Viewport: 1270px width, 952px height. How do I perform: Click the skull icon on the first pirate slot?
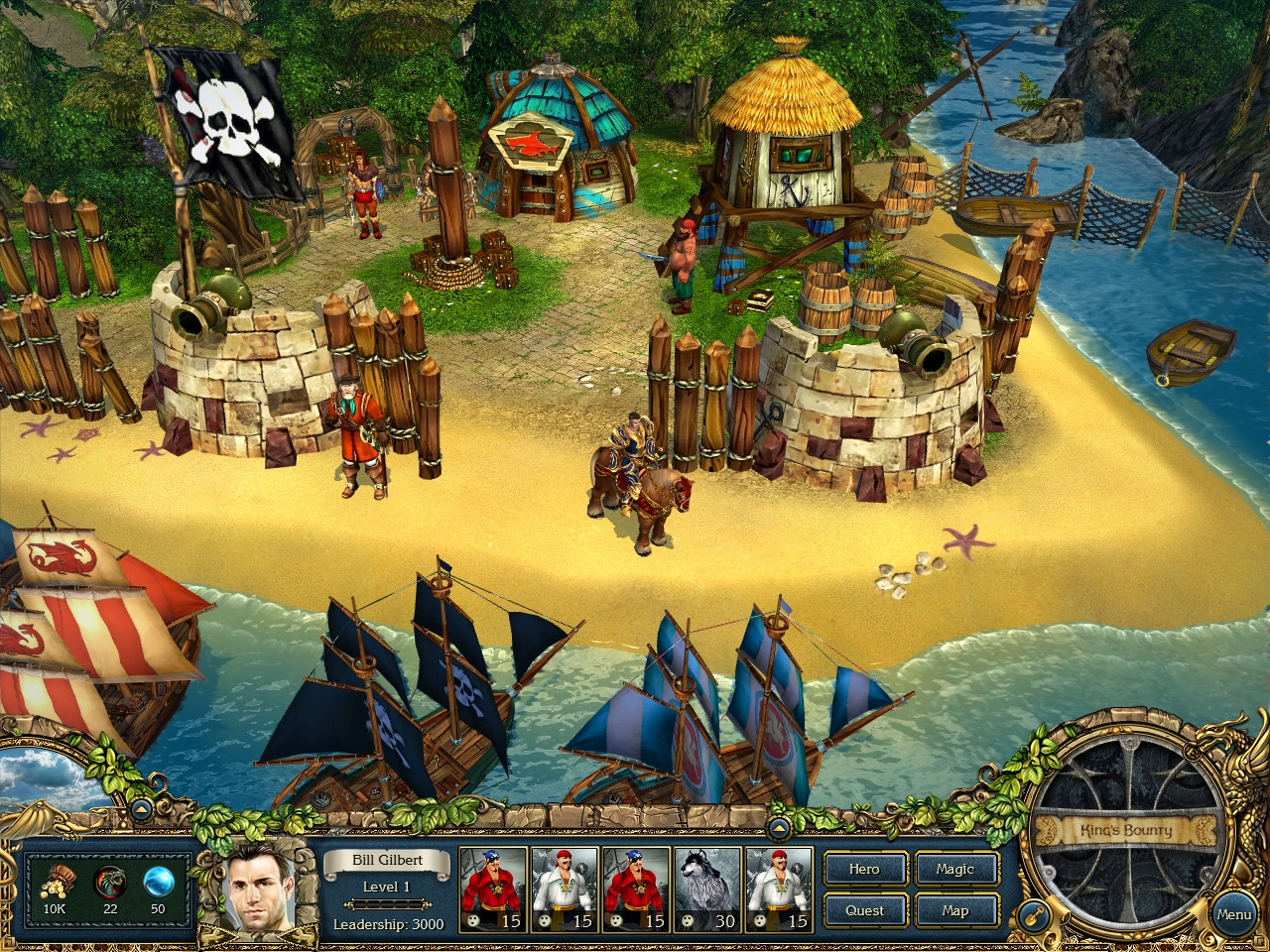point(474,922)
